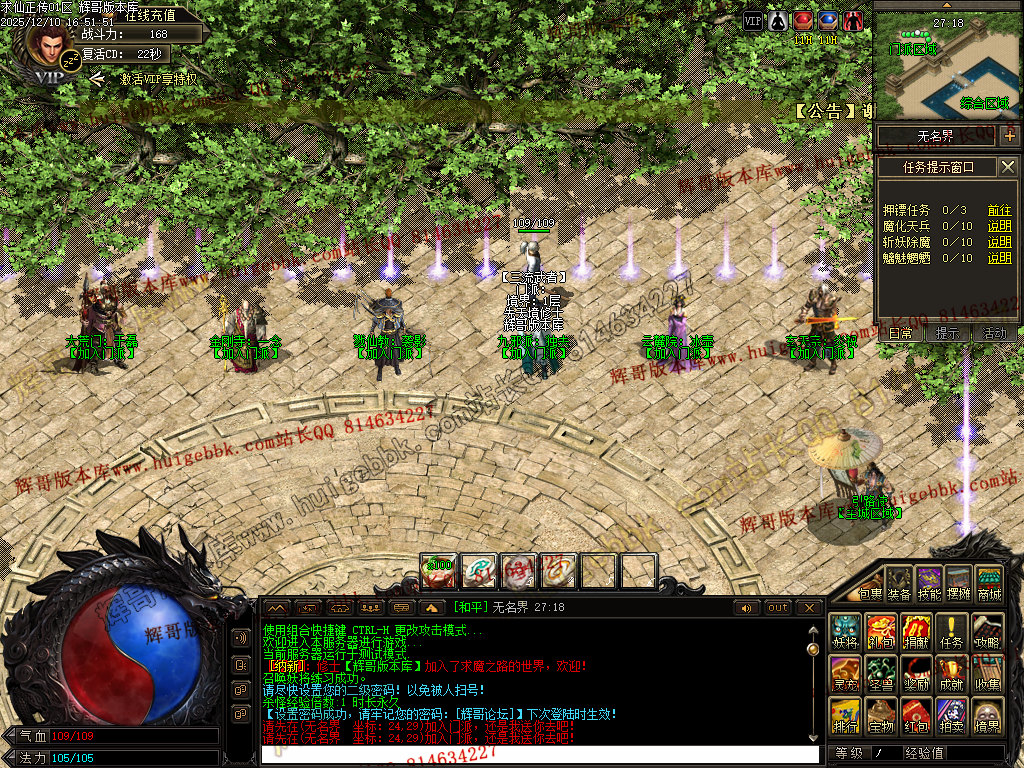
Task: Click the 在线充值 recharge button
Action: [x=151, y=16]
